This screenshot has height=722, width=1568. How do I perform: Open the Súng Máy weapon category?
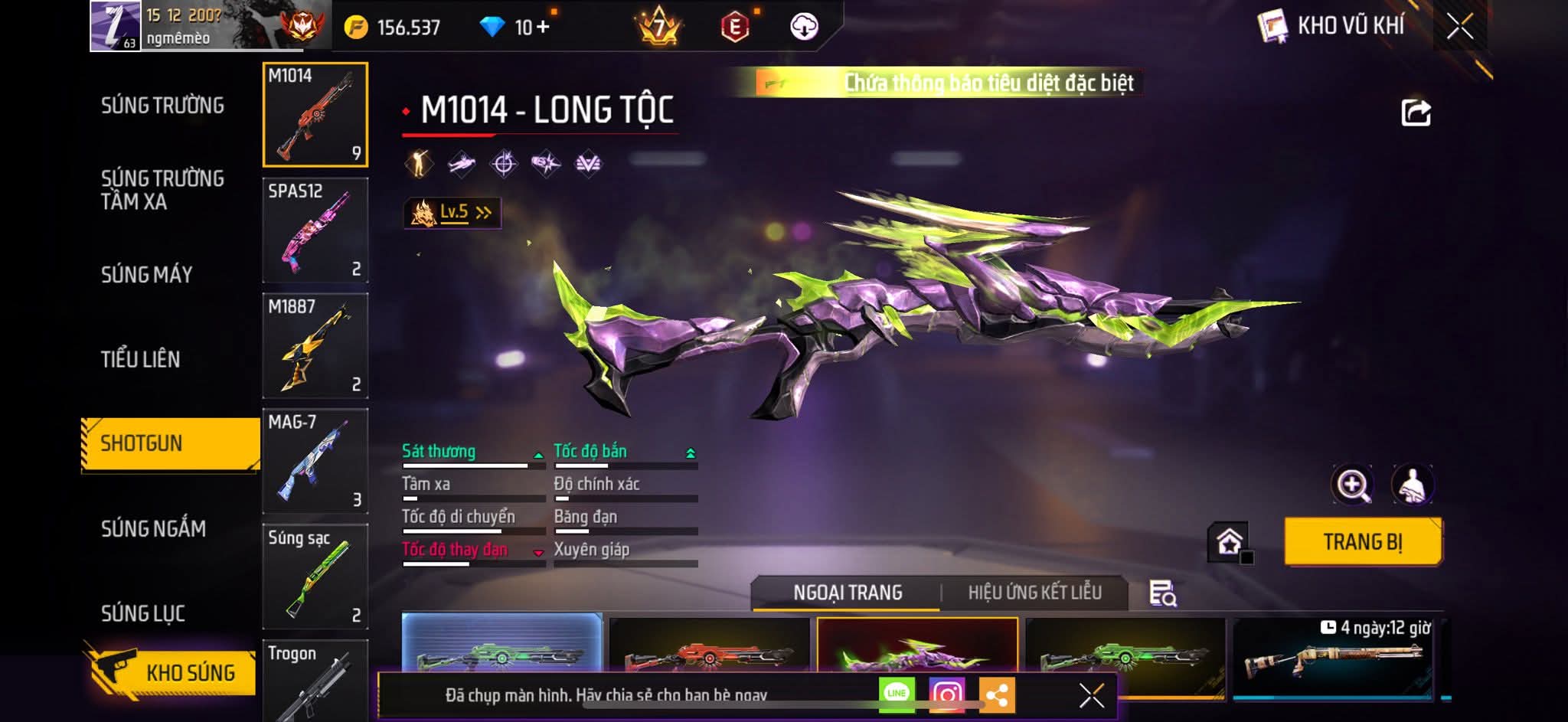[146, 275]
